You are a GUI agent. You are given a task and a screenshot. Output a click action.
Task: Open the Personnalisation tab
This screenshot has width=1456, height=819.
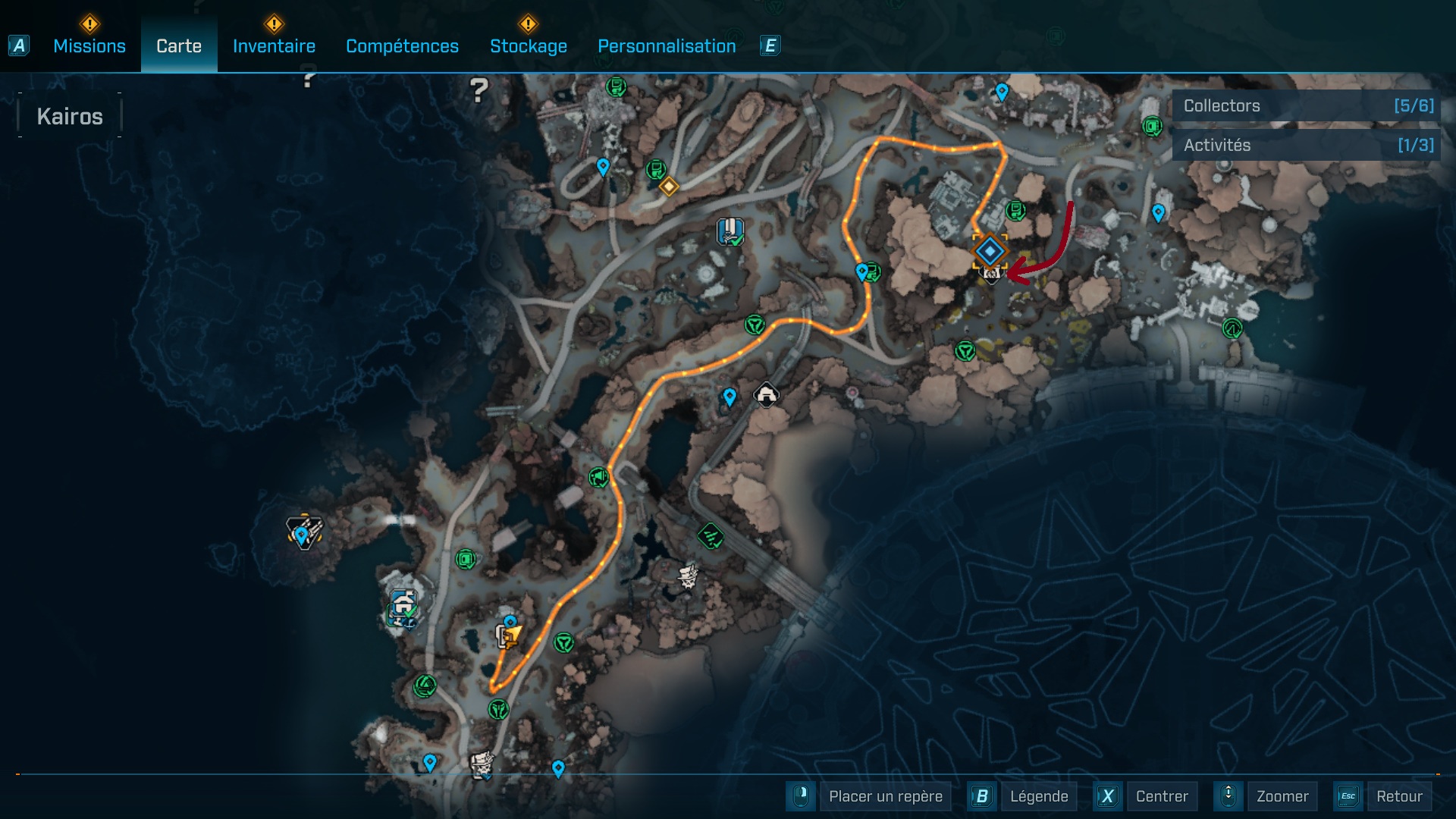pos(667,46)
